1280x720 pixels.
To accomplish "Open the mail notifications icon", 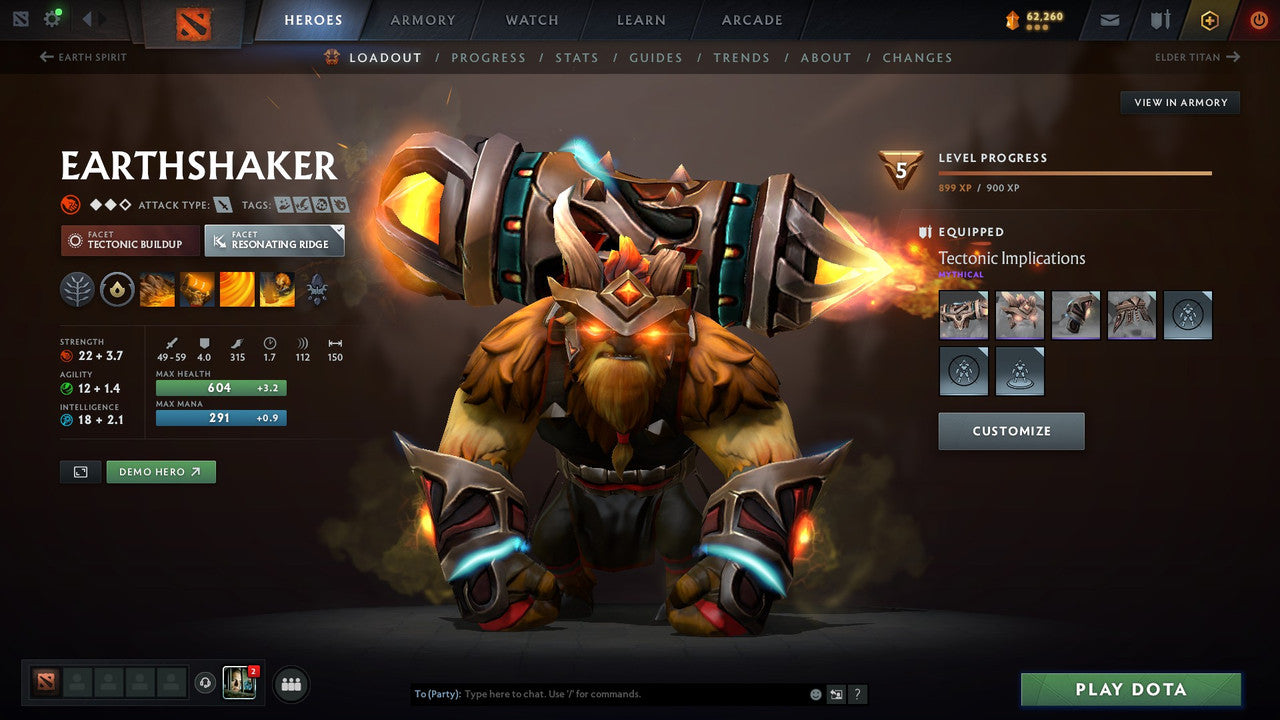I will [x=1108, y=19].
